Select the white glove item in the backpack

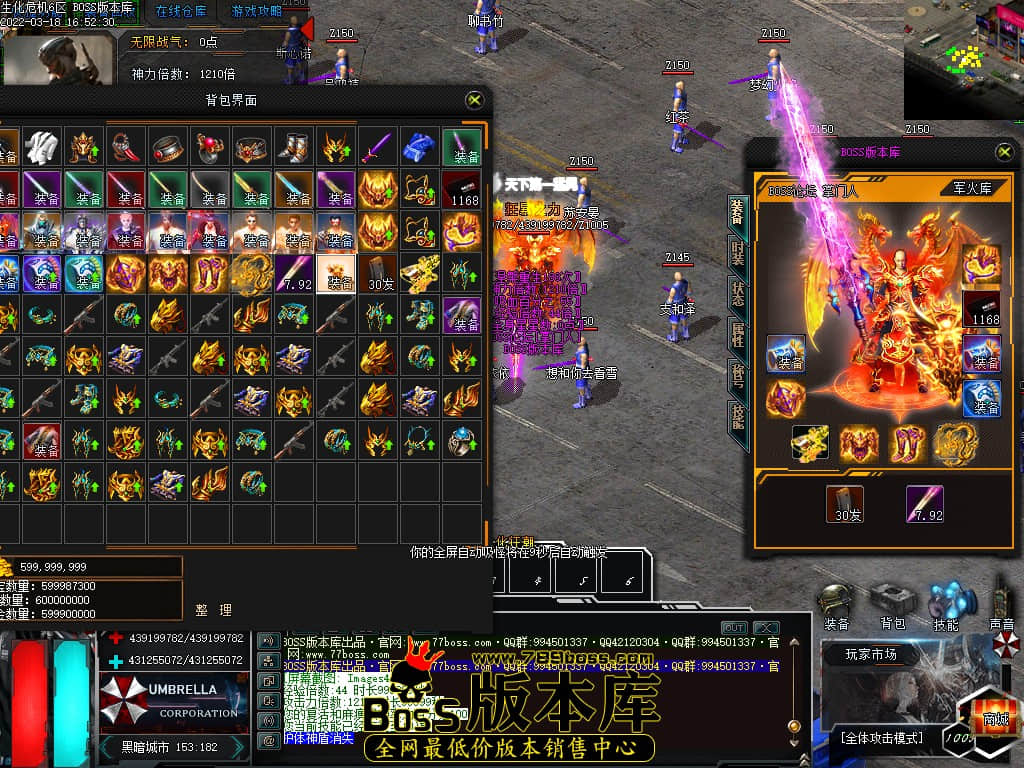40,147
